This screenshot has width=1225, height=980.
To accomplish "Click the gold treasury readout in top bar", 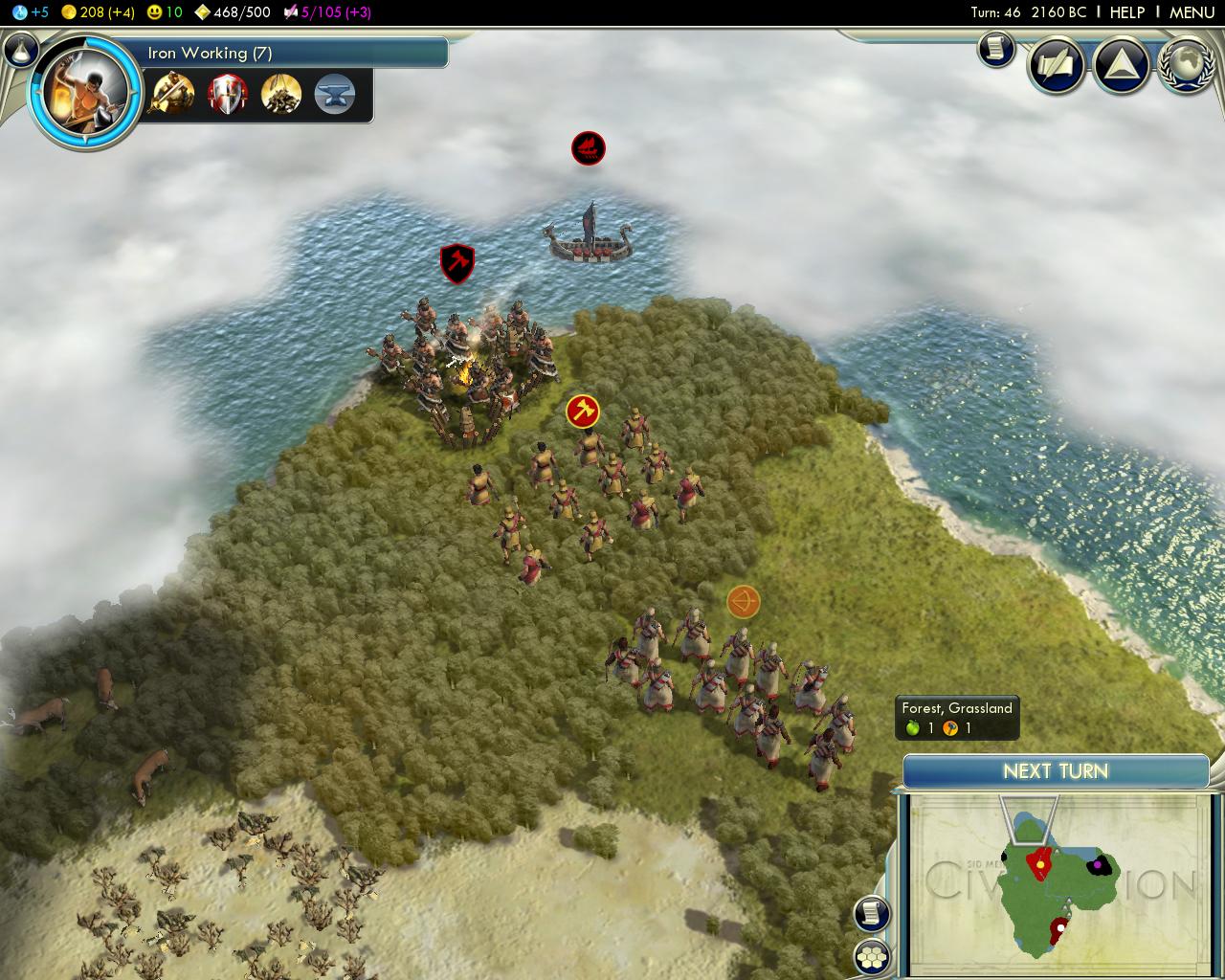I will pyautogui.click(x=99, y=12).
